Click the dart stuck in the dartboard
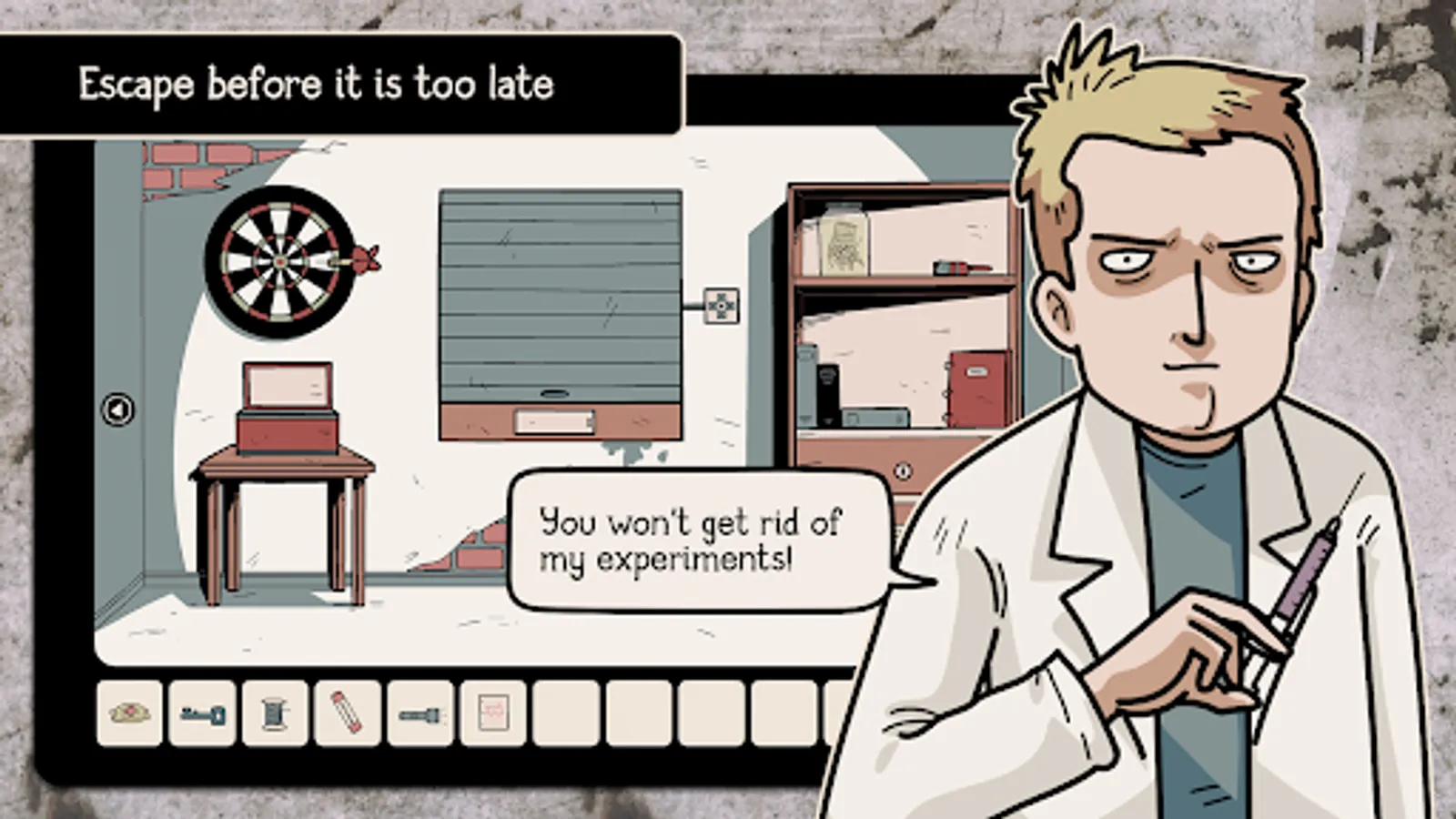This screenshot has width=1456, height=819. tap(363, 258)
